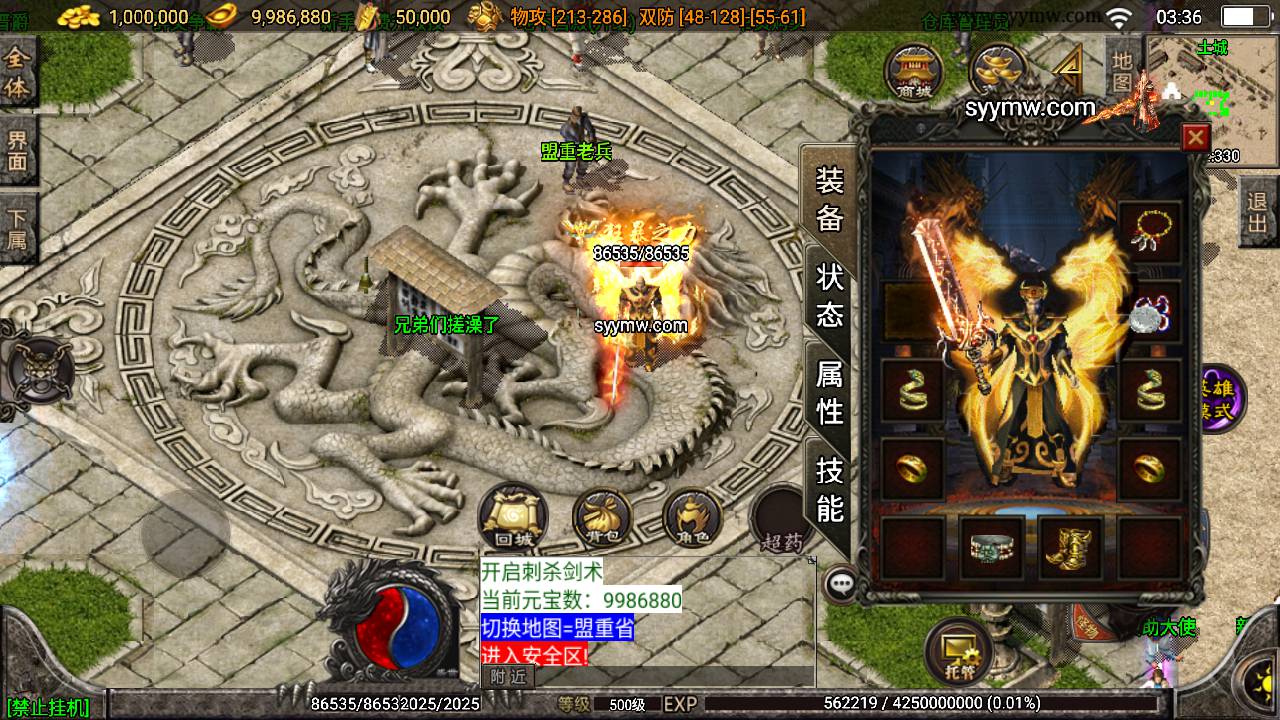This screenshot has height=720, width=1280.
Task: Open the 角色 character sheet
Action: 693,519
